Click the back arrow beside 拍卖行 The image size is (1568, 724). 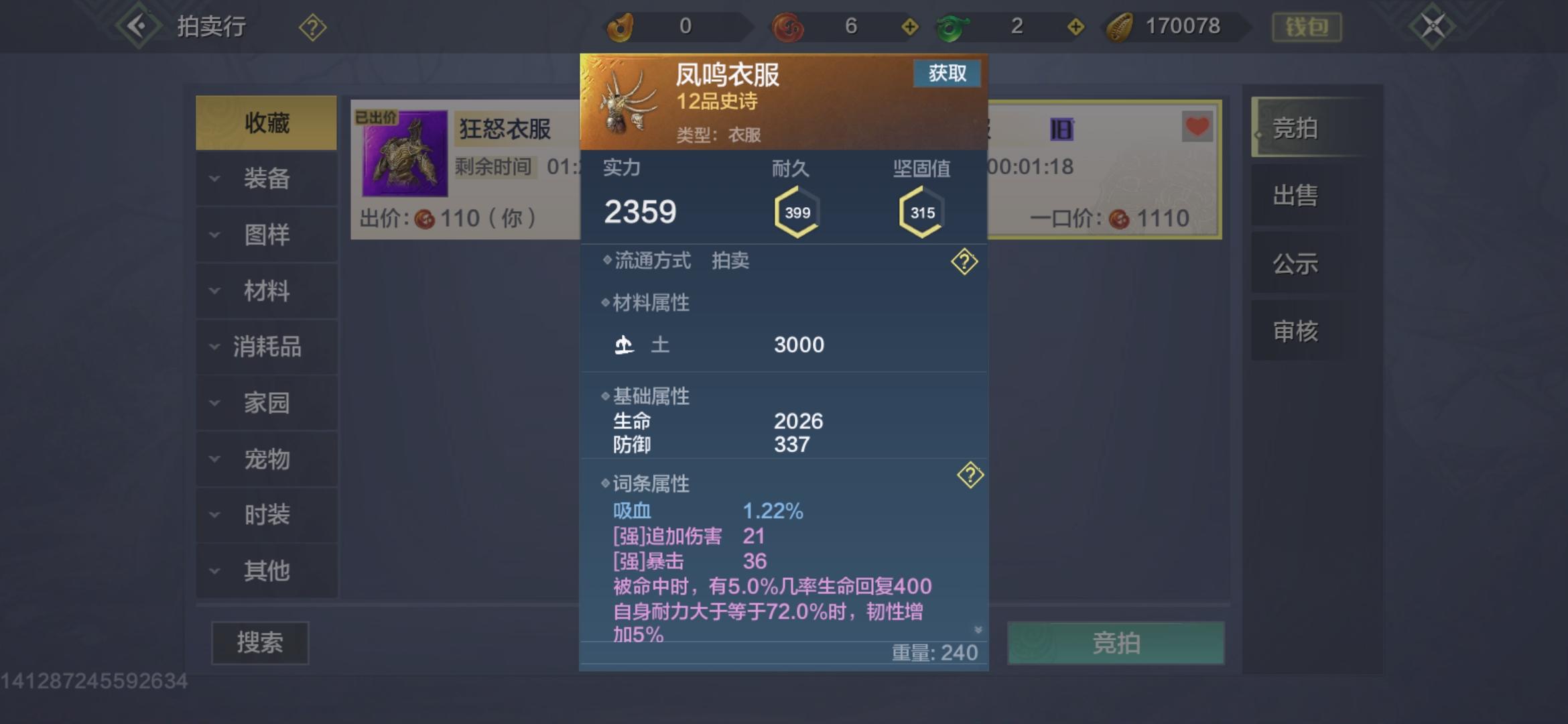pyautogui.click(x=139, y=25)
